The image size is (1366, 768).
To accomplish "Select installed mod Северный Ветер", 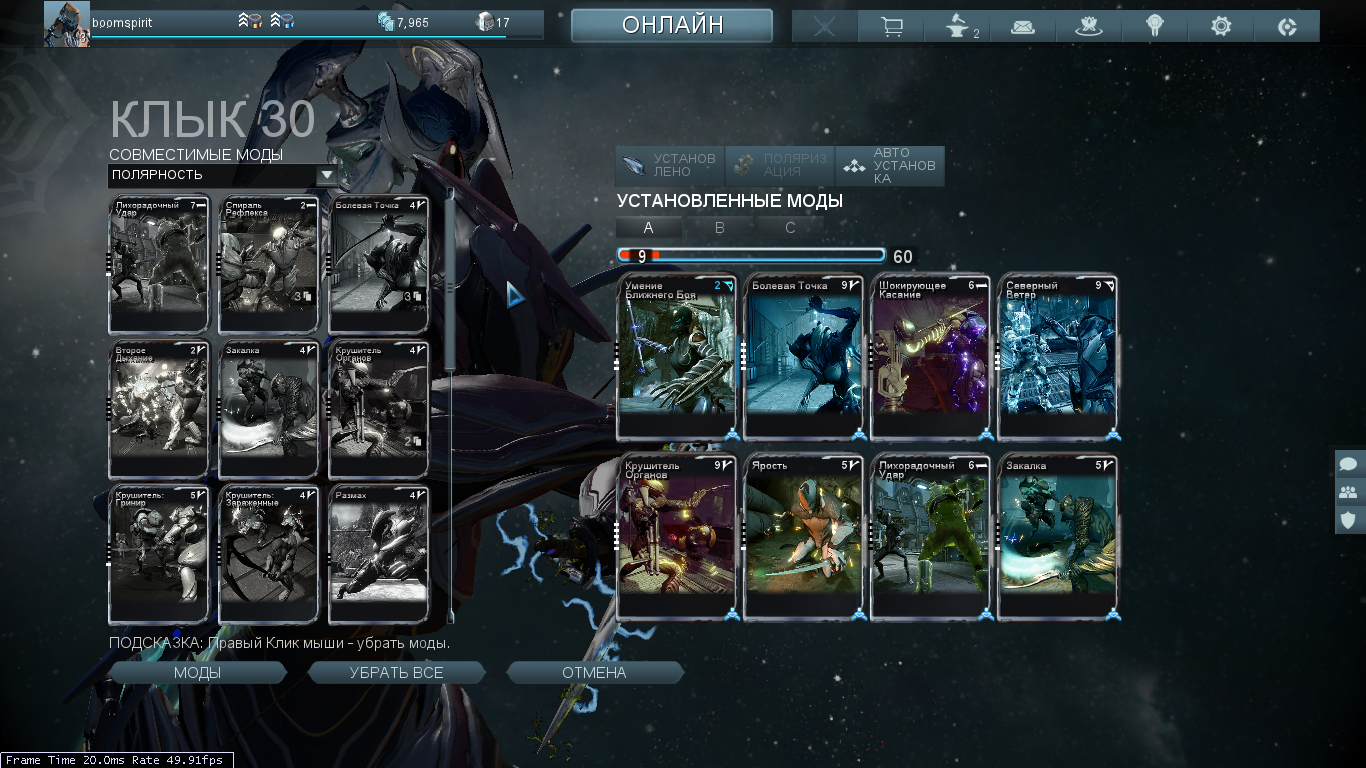I will (1058, 357).
